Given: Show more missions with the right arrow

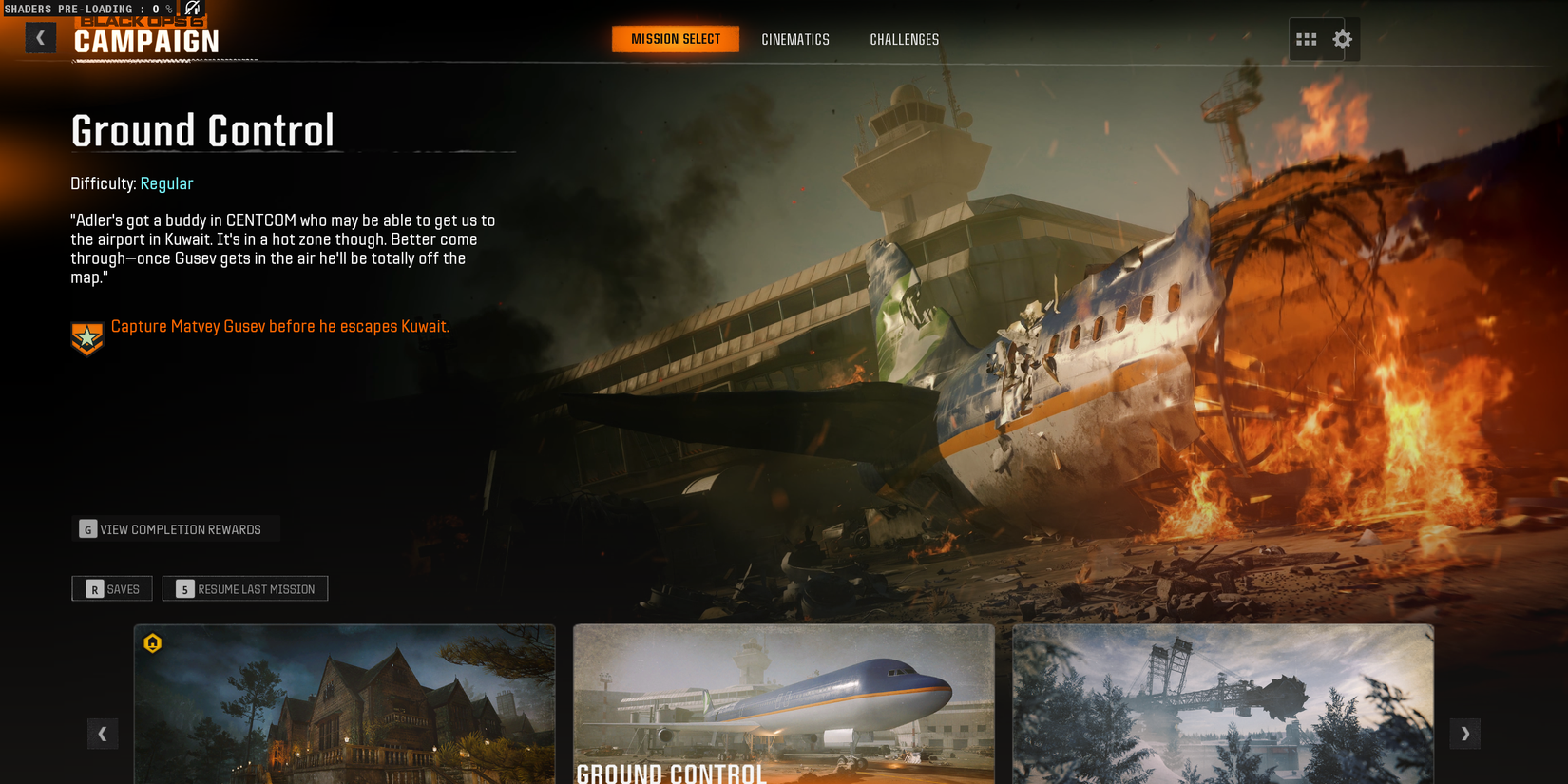Looking at the screenshot, I should [x=1465, y=734].
